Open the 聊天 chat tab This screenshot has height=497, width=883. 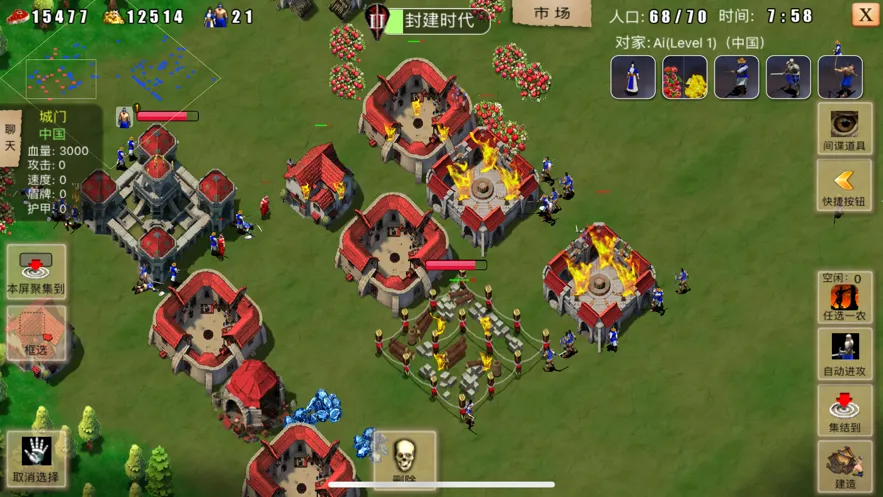click(x=11, y=137)
